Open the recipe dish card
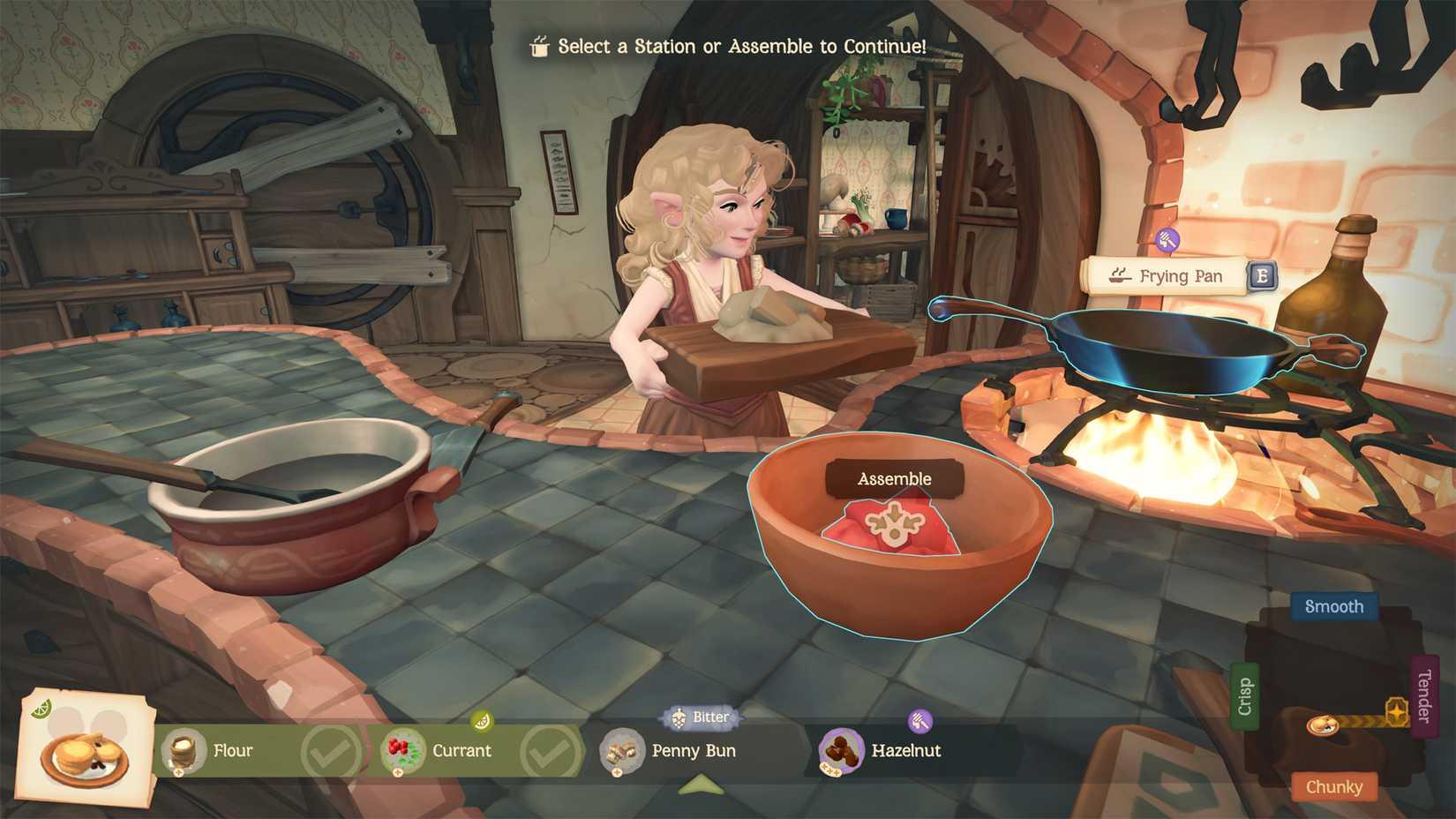Viewport: 1456px width, 819px height. tap(86, 748)
